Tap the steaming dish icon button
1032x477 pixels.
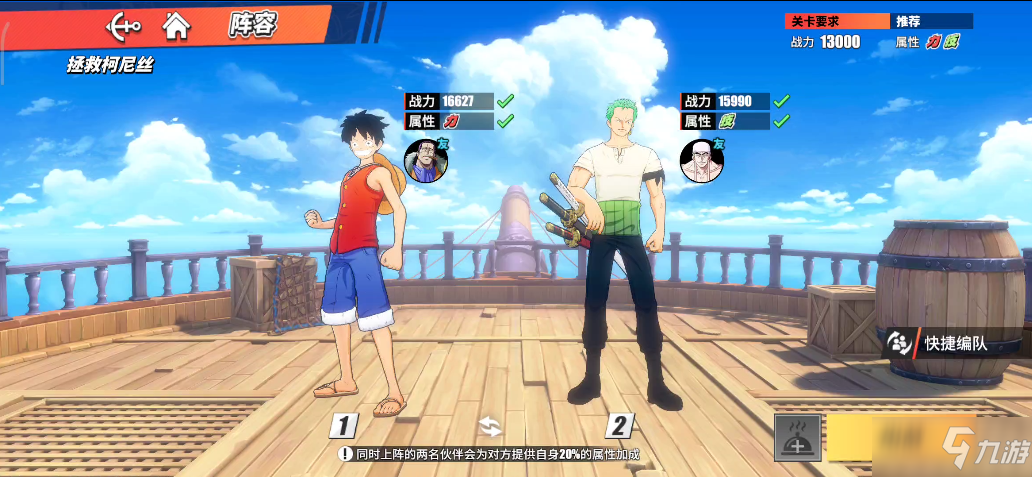pos(798,437)
